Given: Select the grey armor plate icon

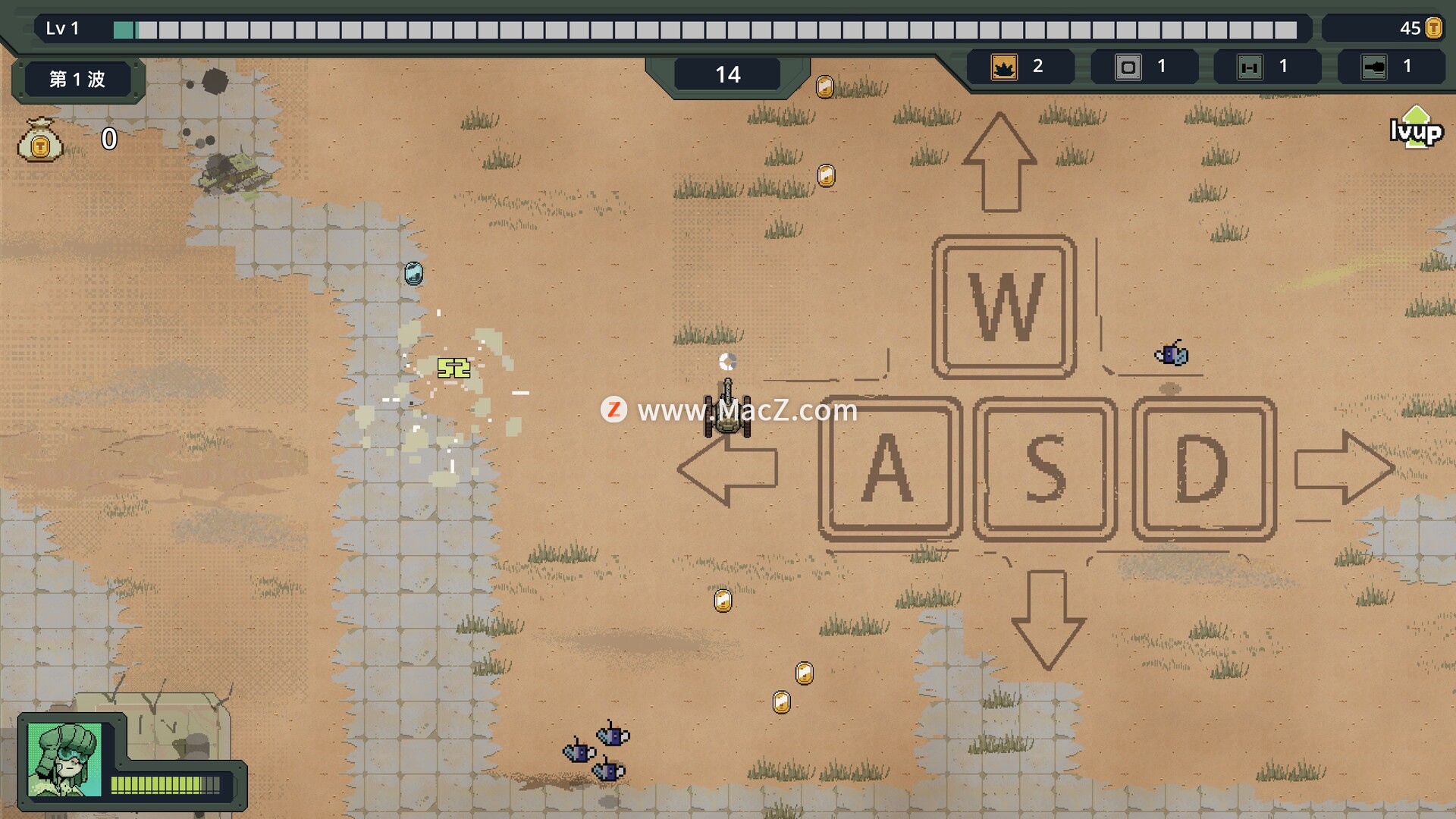Looking at the screenshot, I should [x=1128, y=67].
